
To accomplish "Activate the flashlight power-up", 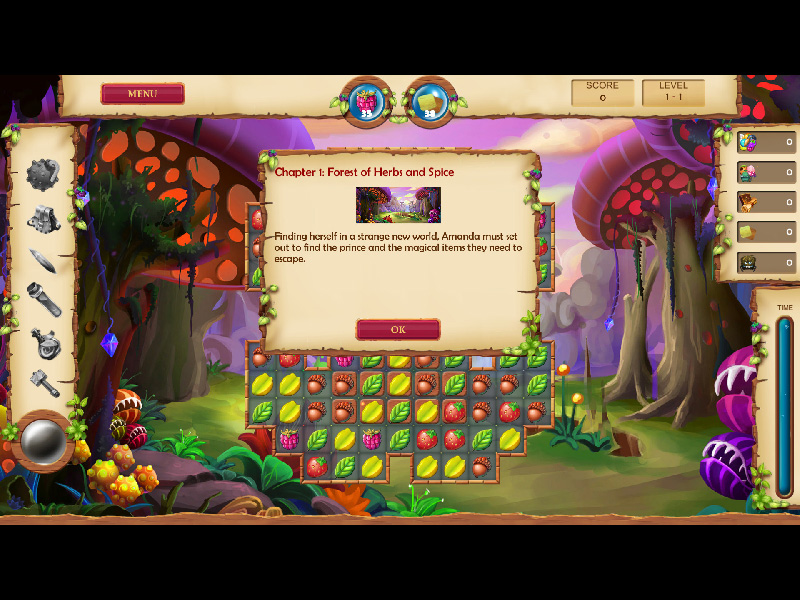I will point(44,300).
